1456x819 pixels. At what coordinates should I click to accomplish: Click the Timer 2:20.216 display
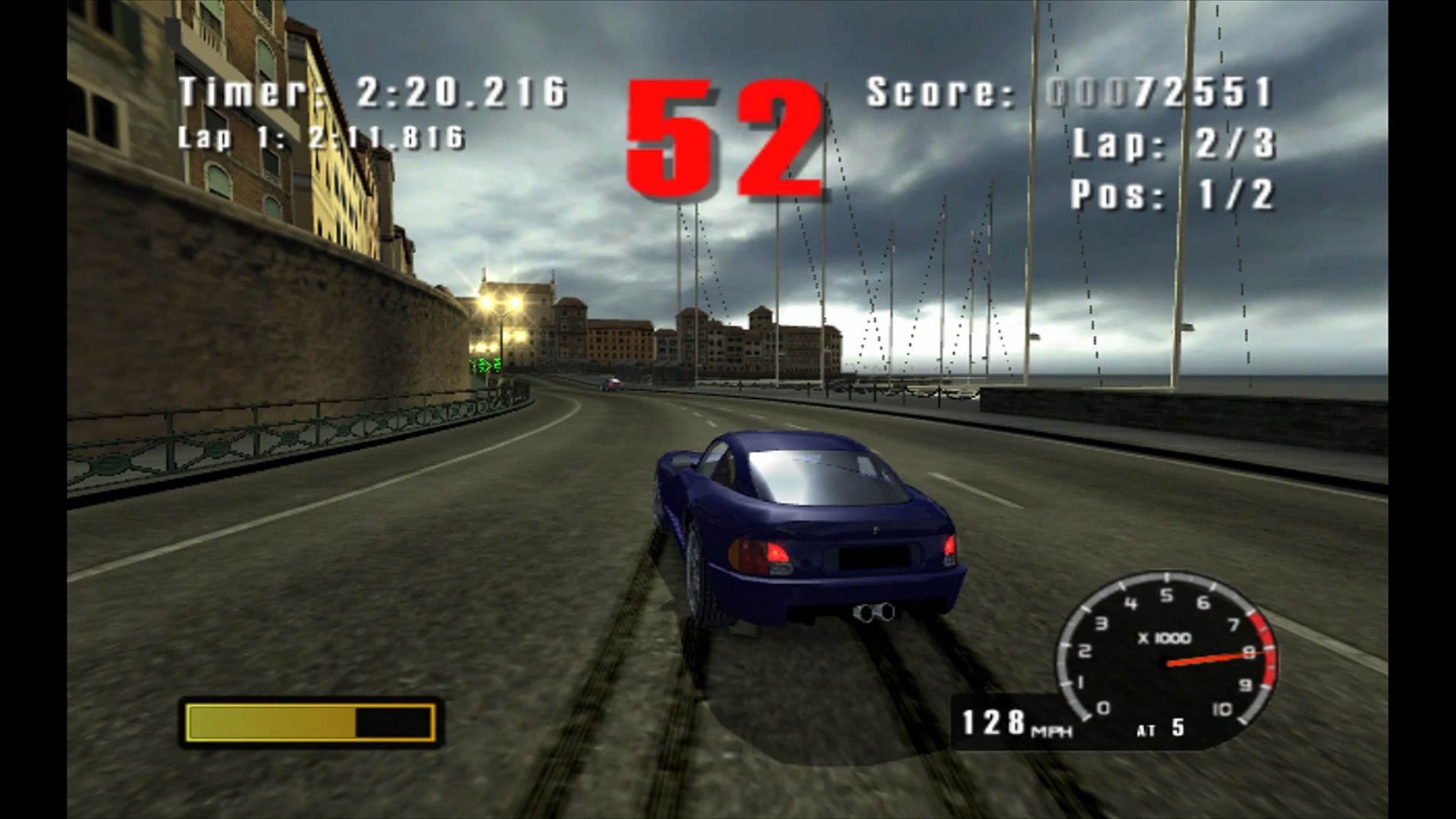[x=372, y=91]
